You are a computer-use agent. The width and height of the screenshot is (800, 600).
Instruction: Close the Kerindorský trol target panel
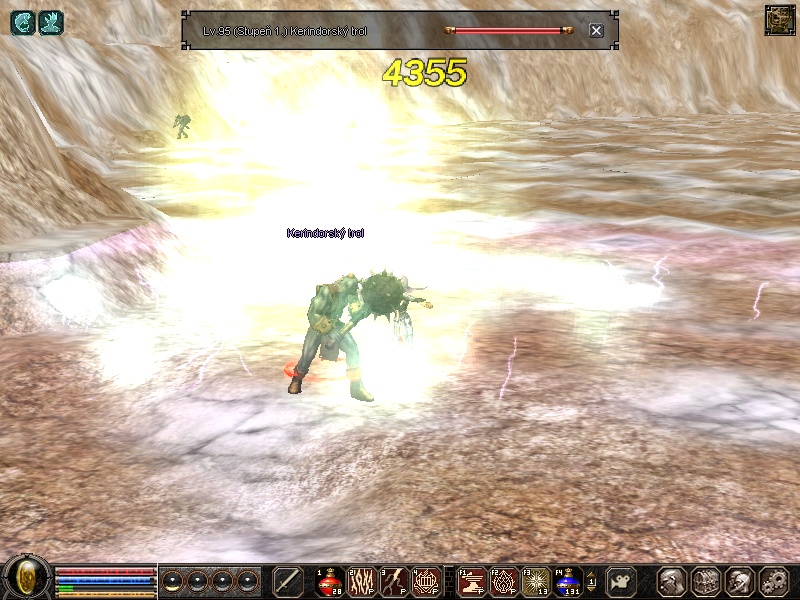pyautogui.click(x=596, y=30)
